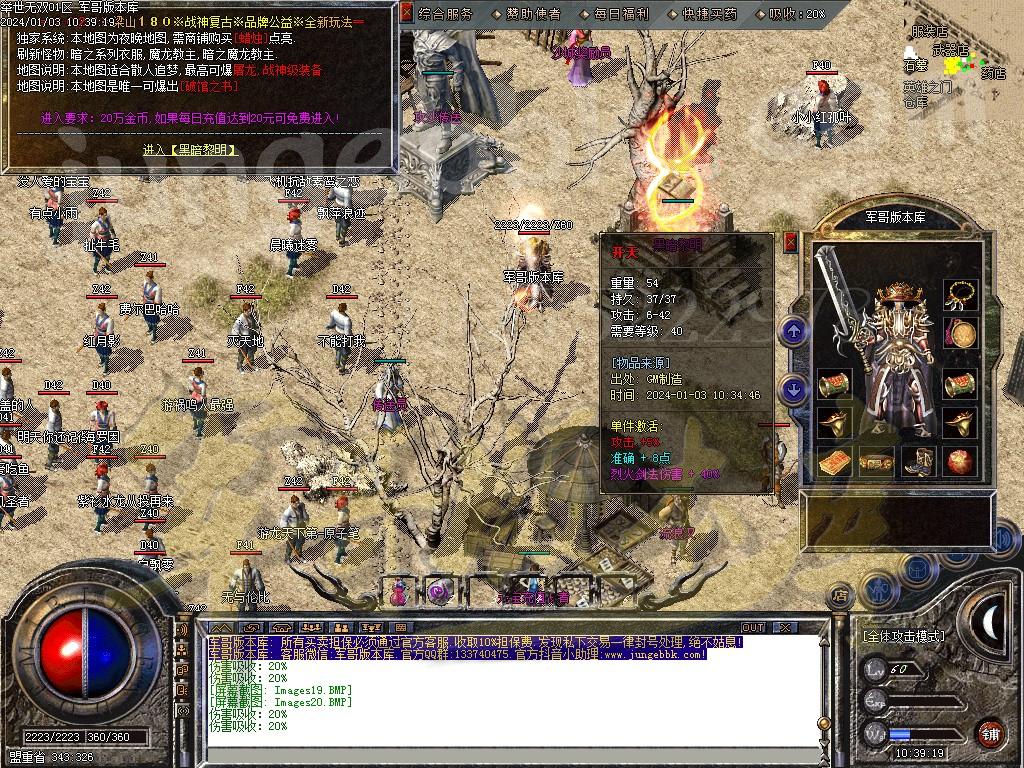This screenshot has height=768, width=1024.
Task: Select the equipped necklace slot
Action: coord(961,294)
